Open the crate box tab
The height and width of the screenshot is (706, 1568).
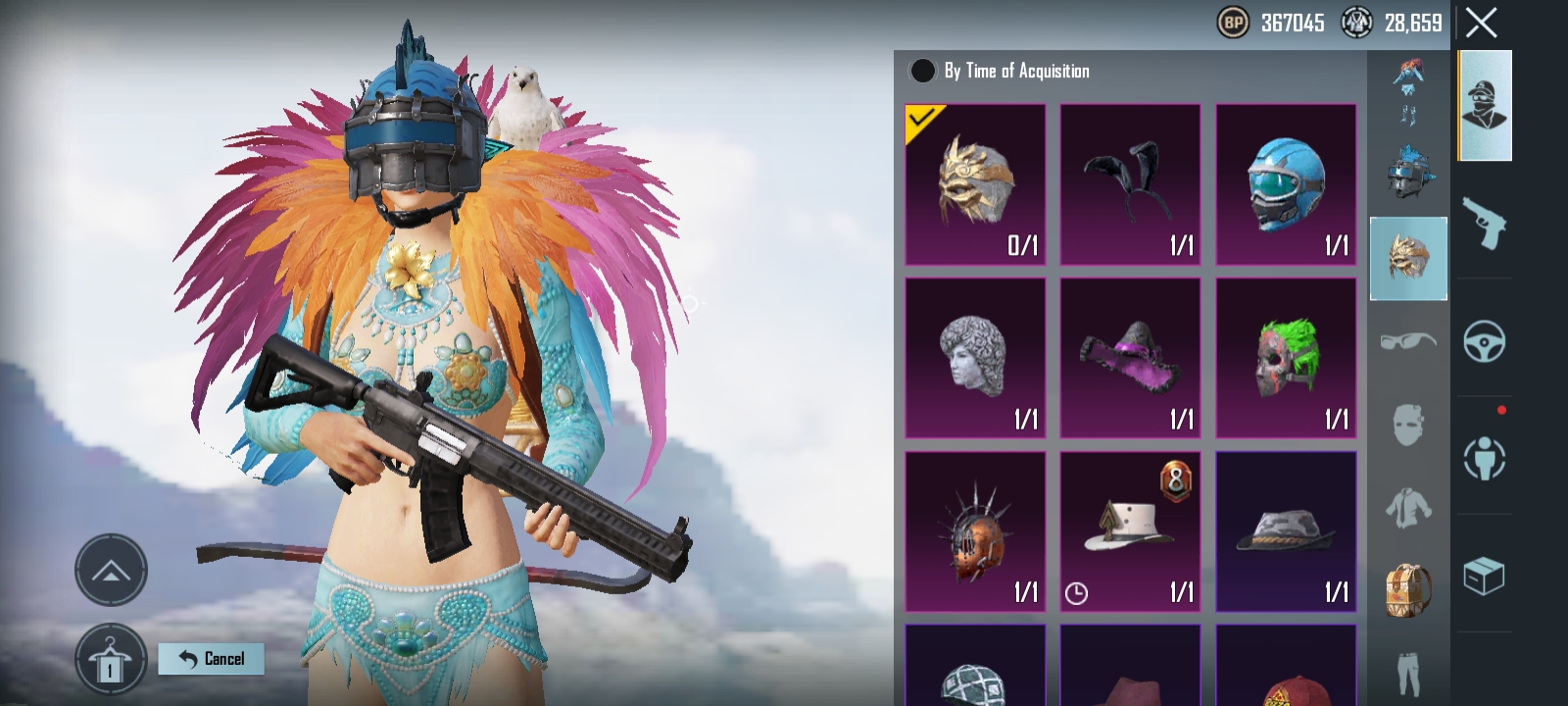(1484, 577)
